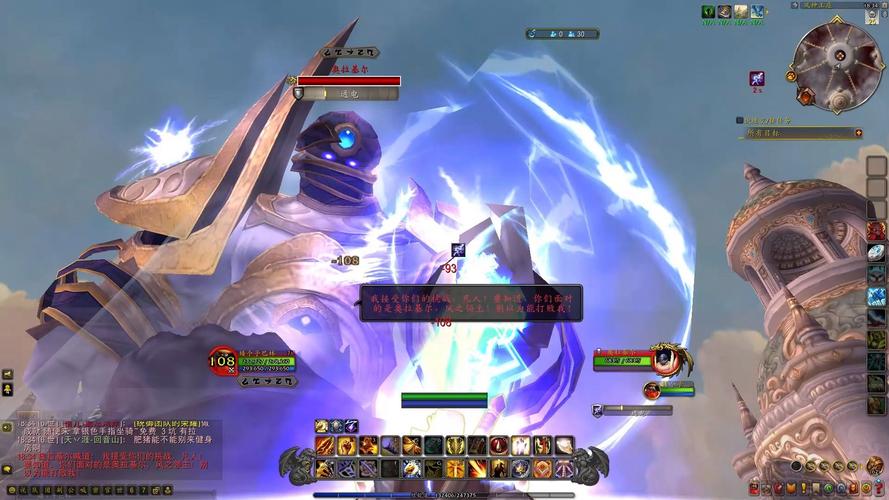Activate the golden fist ability

(346, 445)
